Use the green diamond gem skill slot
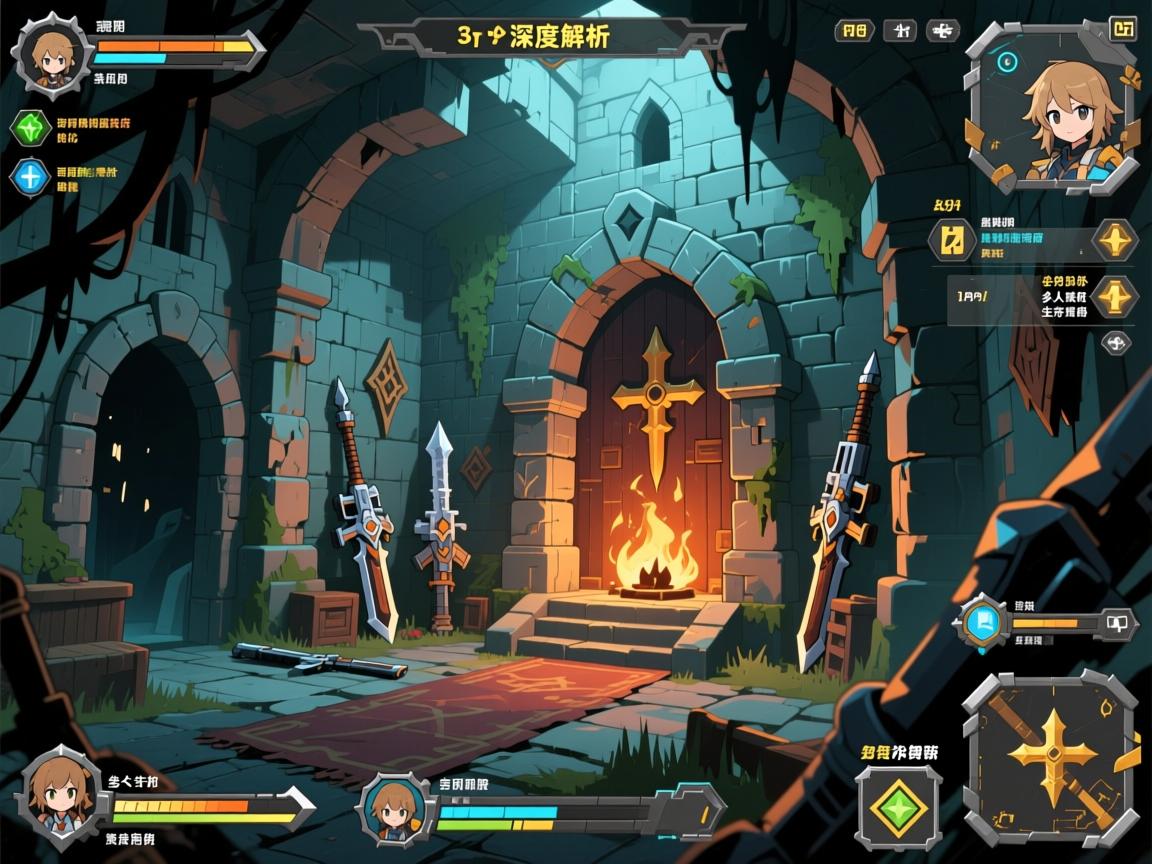 [x=897, y=807]
